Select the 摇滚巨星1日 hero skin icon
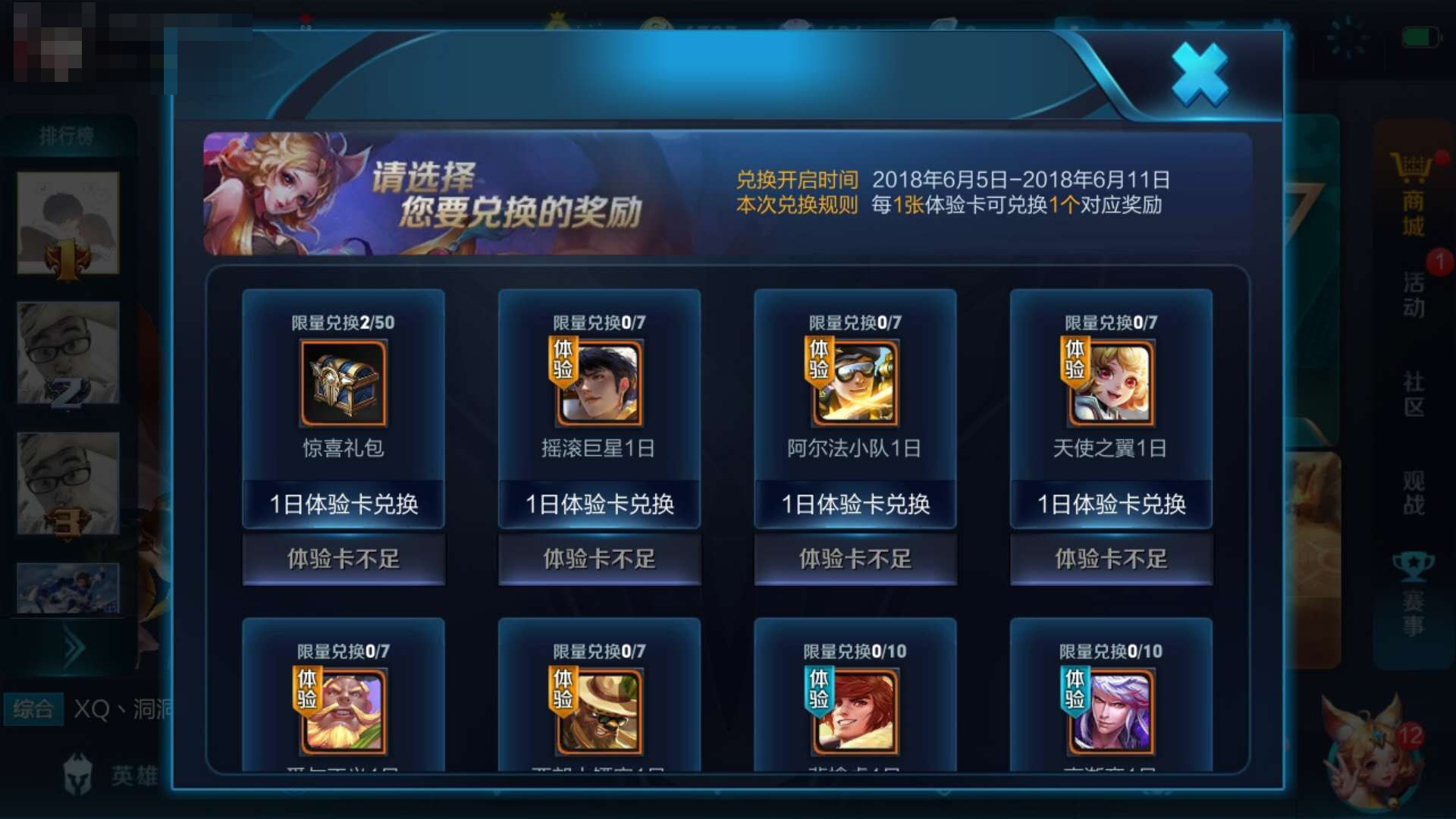This screenshot has width=1456, height=819. [598, 385]
